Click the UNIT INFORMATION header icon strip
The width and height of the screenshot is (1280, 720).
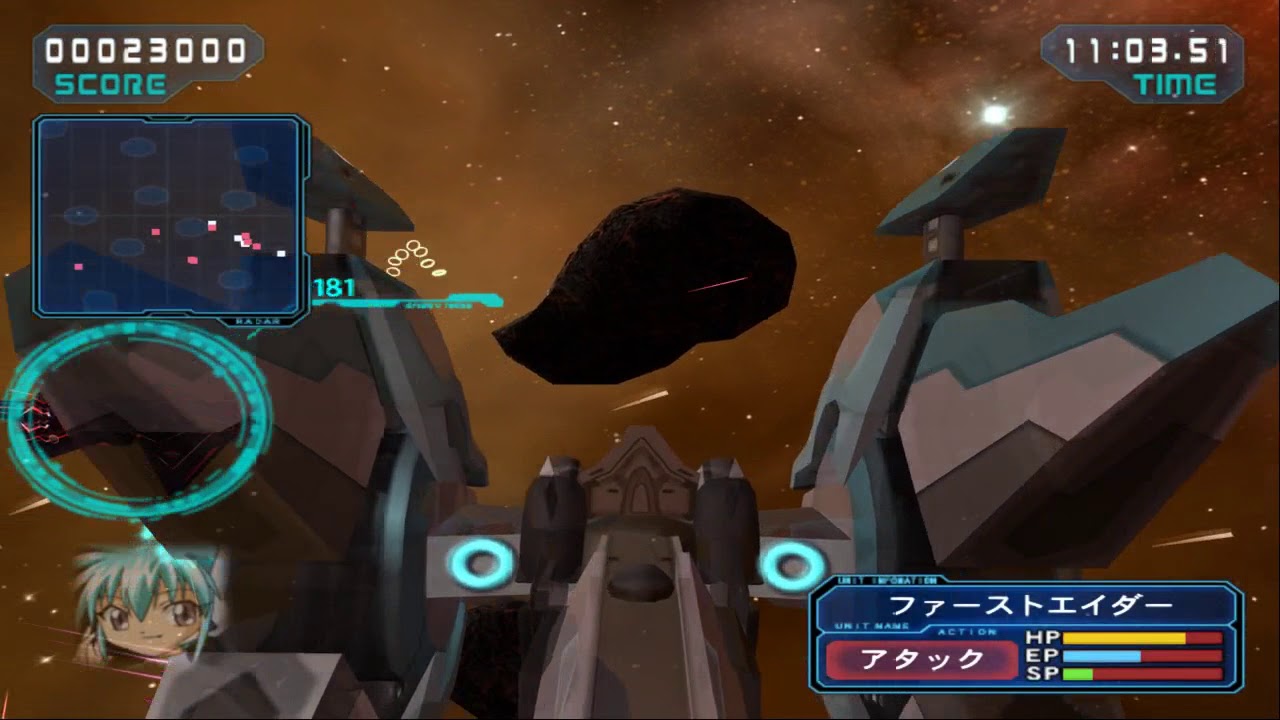[886, 580]
